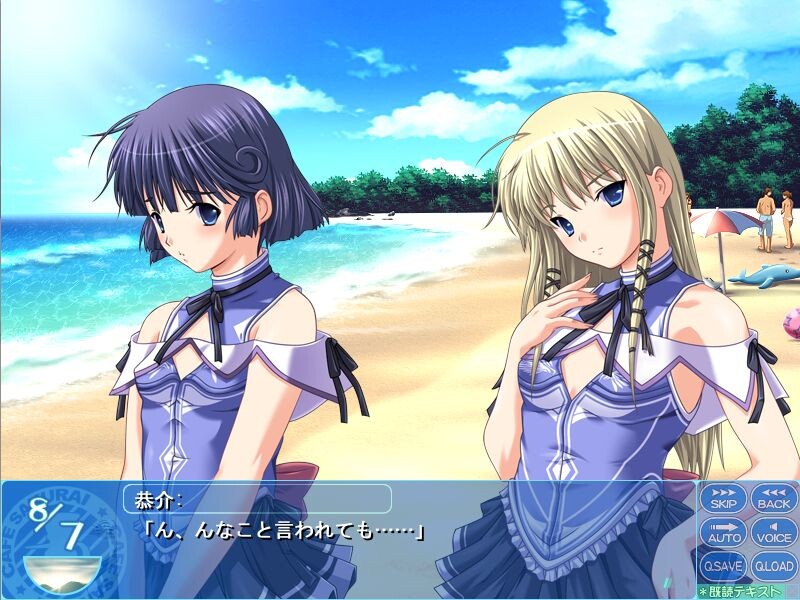
Task: Quick save with the Q.SAVE button
Action: pyautogui.click(x=722, y=565)
